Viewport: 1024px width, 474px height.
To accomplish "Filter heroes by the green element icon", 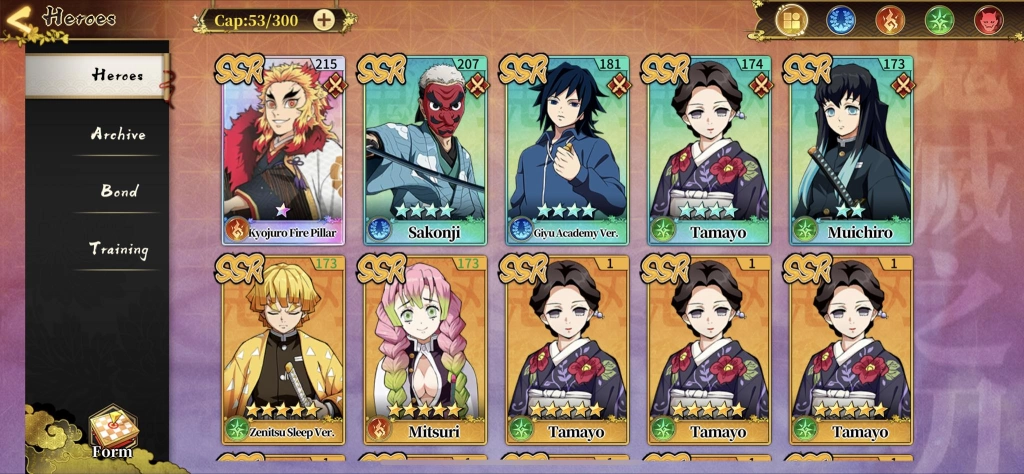I will coord(939,20).
